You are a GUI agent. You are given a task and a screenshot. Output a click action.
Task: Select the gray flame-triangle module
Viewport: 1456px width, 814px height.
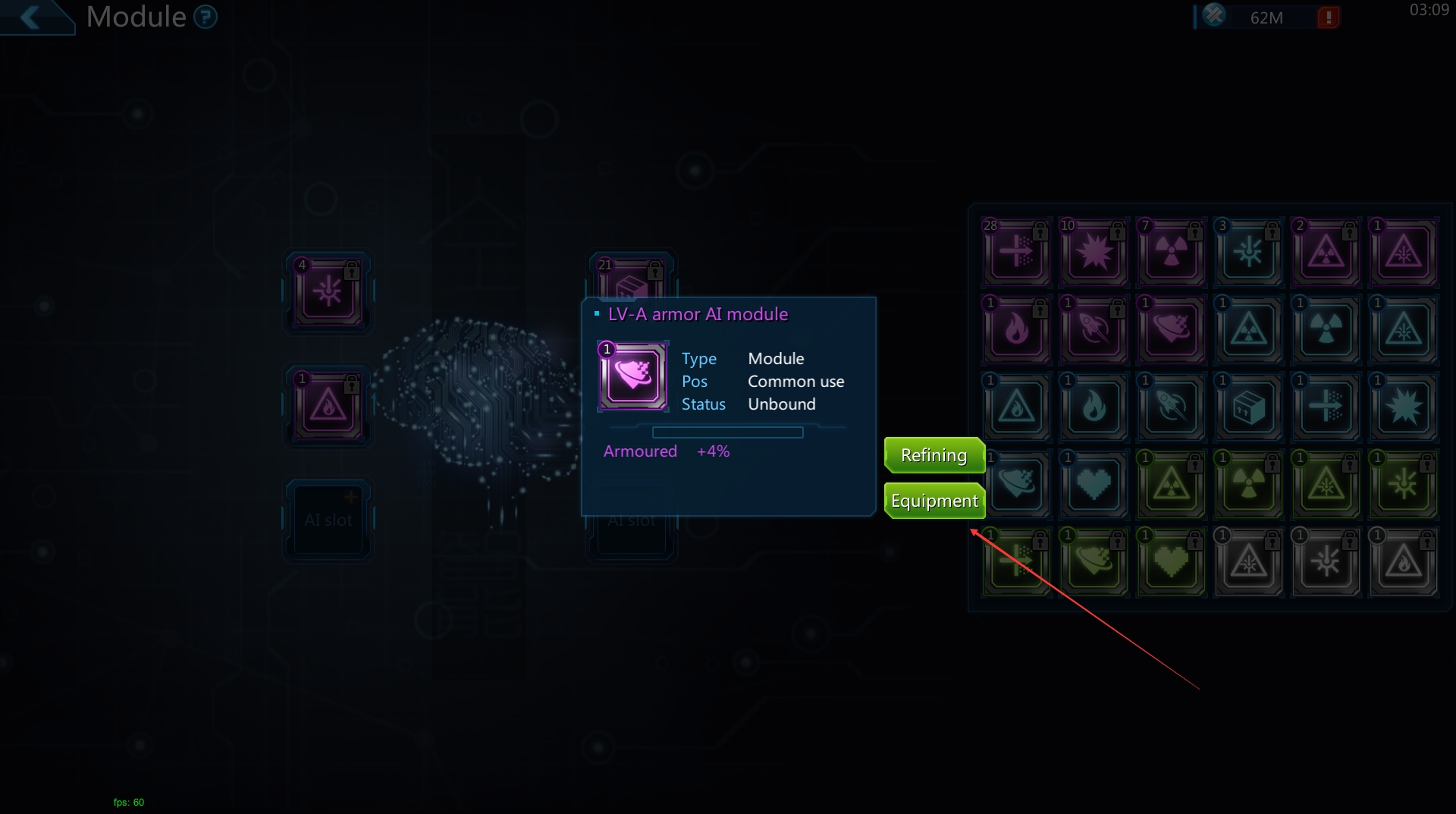click(x=1403, y=562)
